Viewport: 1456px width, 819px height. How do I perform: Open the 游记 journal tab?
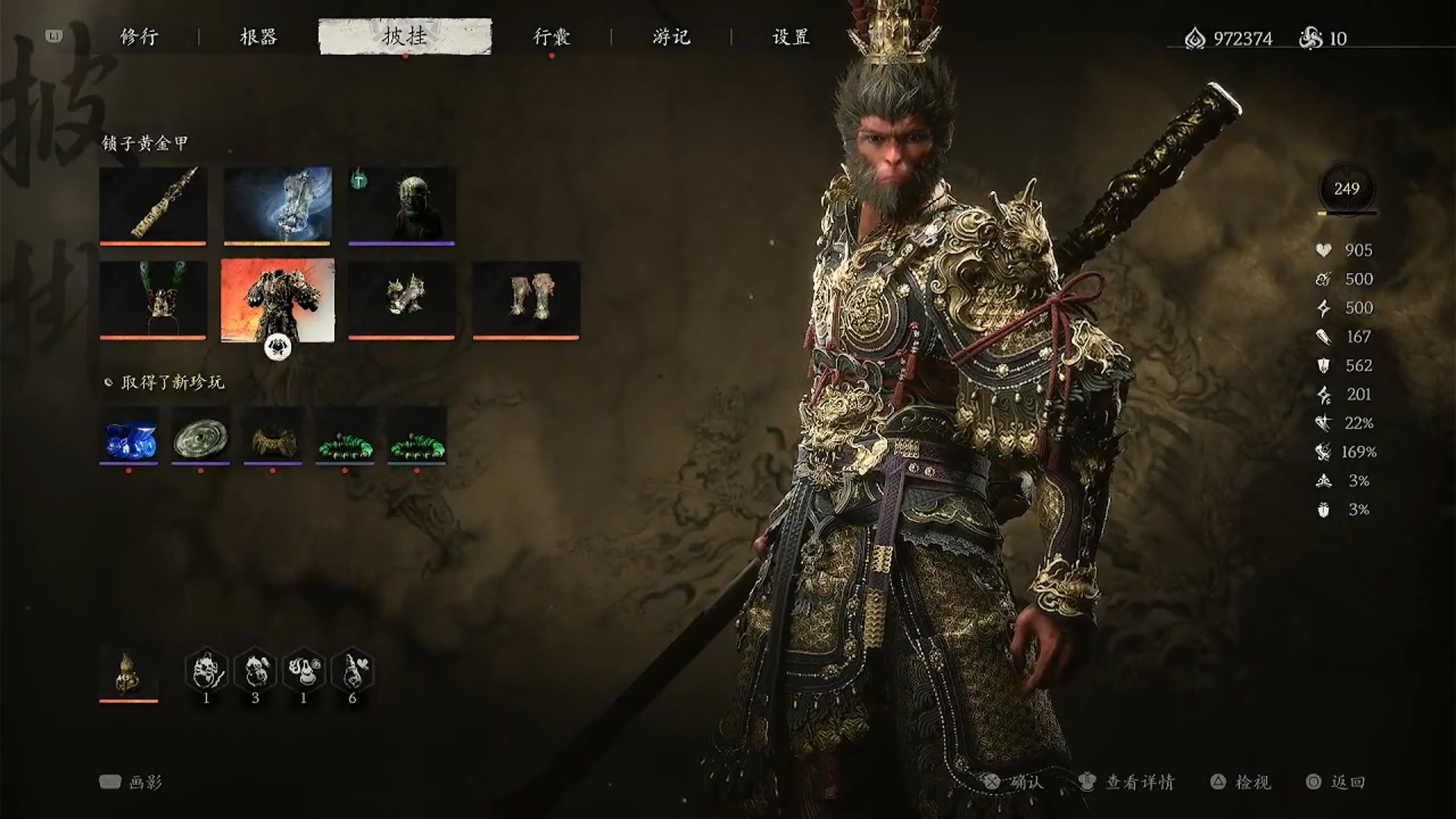pos(671,36)
